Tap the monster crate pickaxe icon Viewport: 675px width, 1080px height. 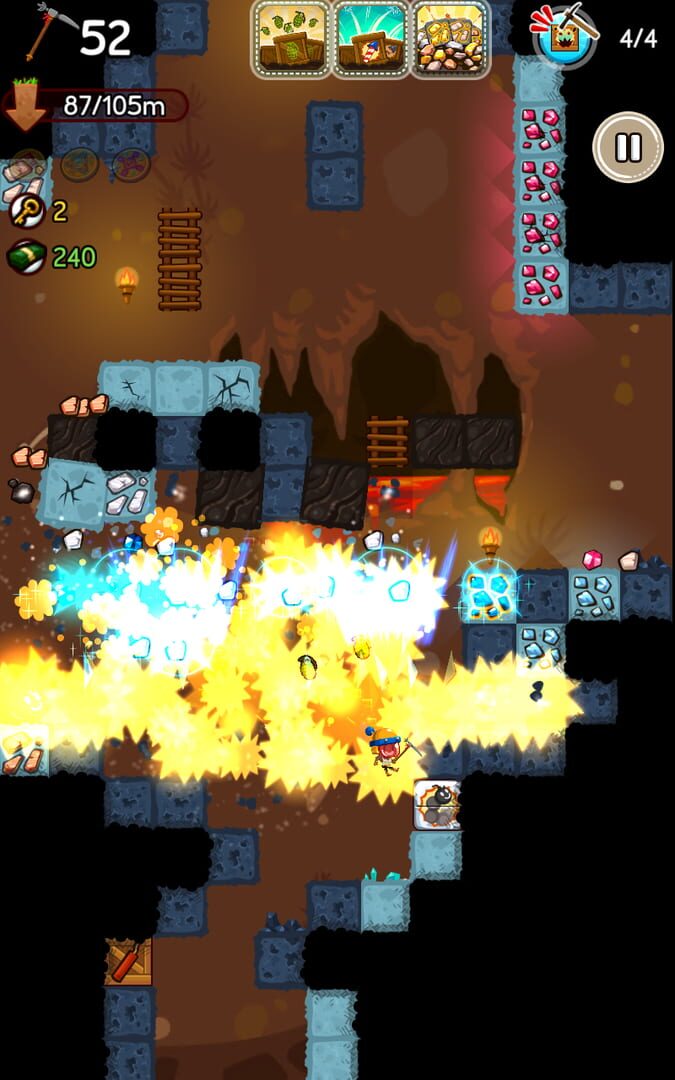565,36
